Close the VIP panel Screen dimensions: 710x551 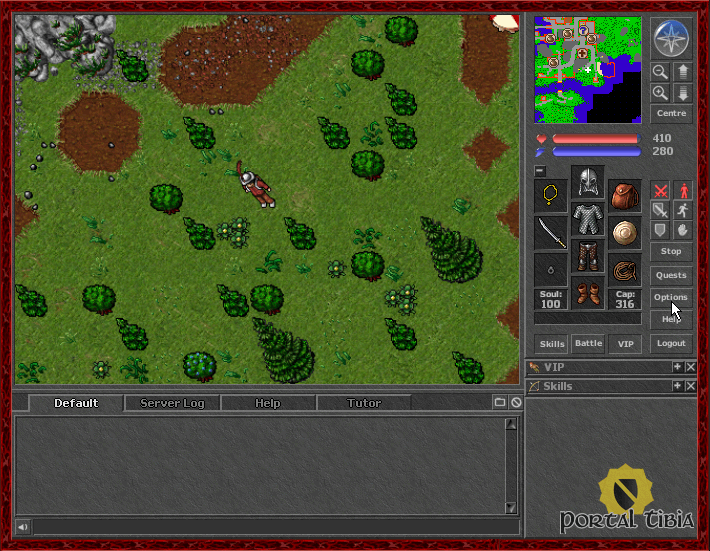(x=690, y=368)
